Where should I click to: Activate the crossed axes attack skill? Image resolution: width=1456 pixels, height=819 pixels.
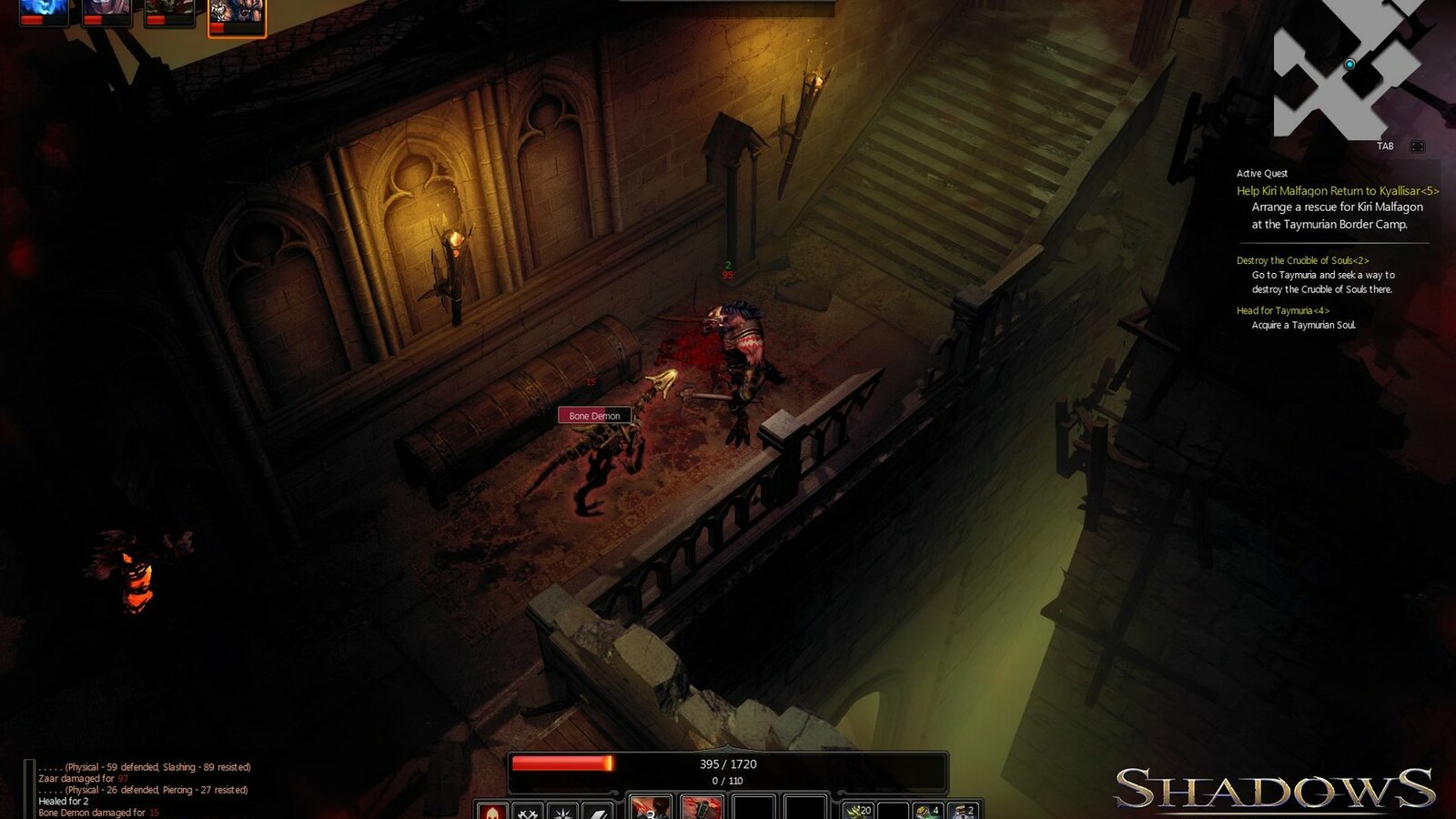(x=526, y=812)
